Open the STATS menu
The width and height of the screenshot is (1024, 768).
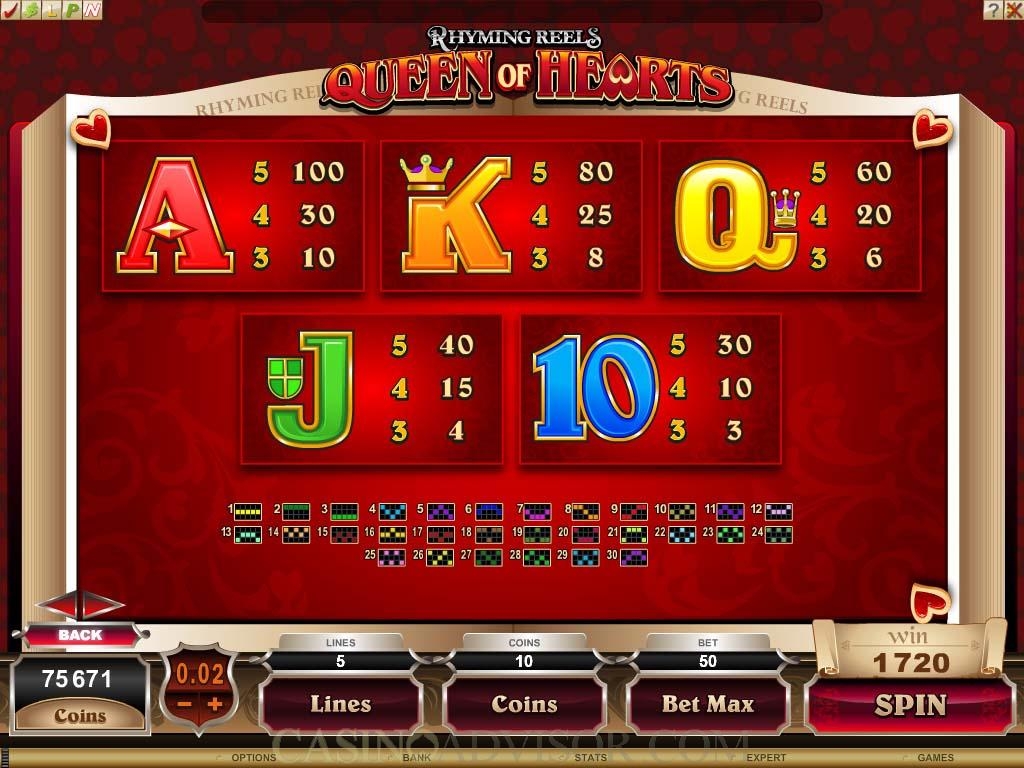click(590, 758)
